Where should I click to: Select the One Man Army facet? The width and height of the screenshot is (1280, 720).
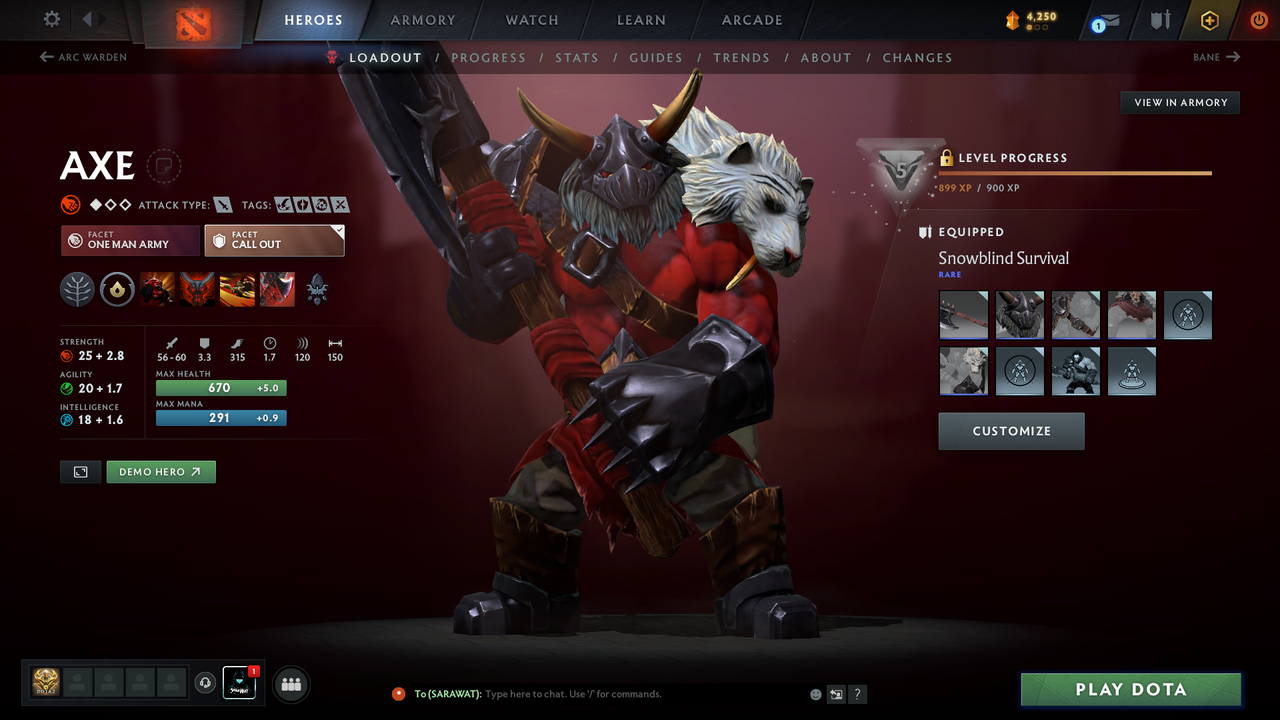pyautogui.click(x=129, y=240)
